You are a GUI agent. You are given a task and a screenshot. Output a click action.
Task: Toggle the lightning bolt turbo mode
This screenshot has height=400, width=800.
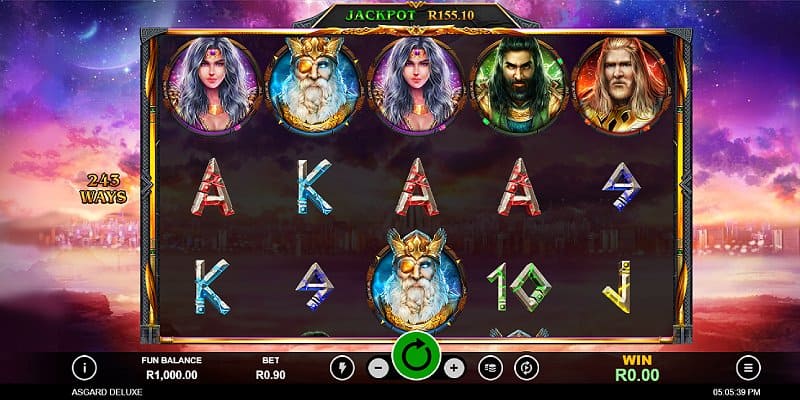pos(342,367)
